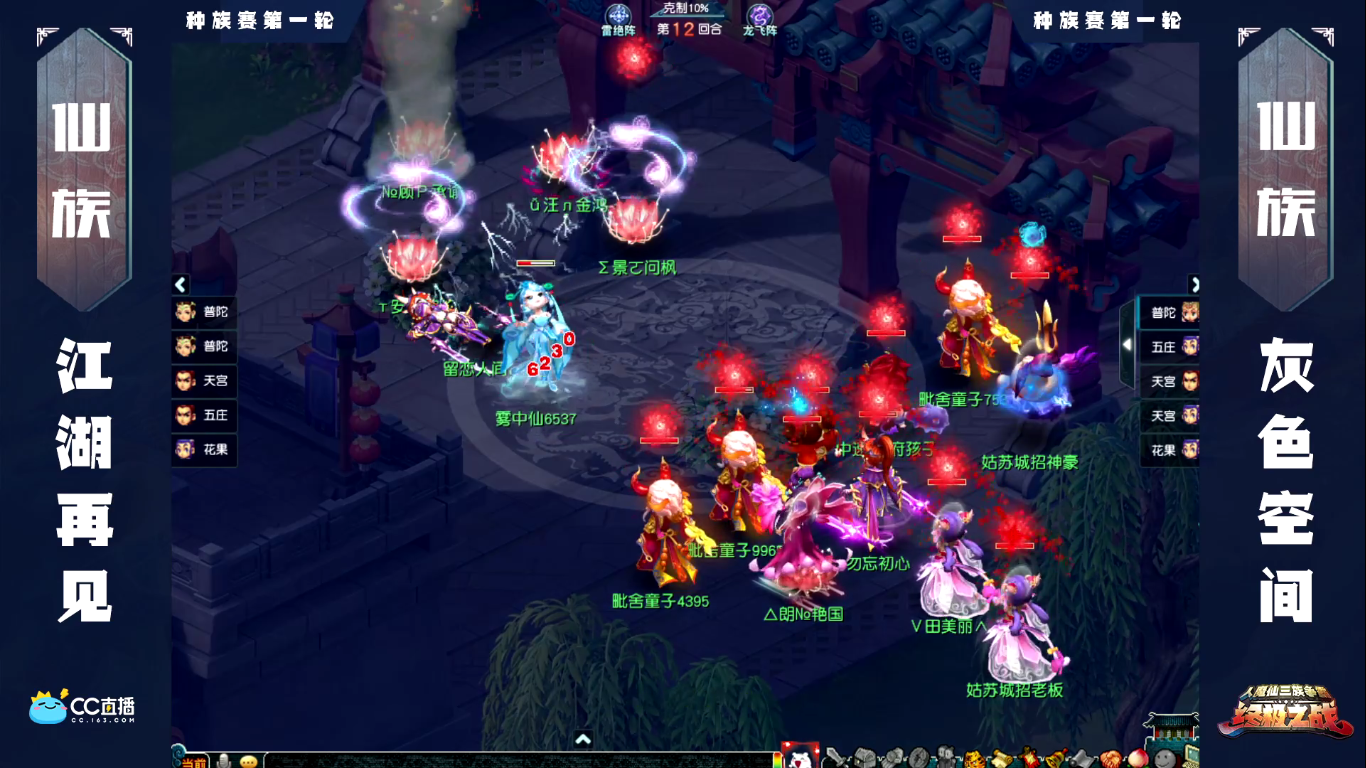Collapse the 江湖再见 team list arrow
Screen dimensions: 1366x768
181,285
